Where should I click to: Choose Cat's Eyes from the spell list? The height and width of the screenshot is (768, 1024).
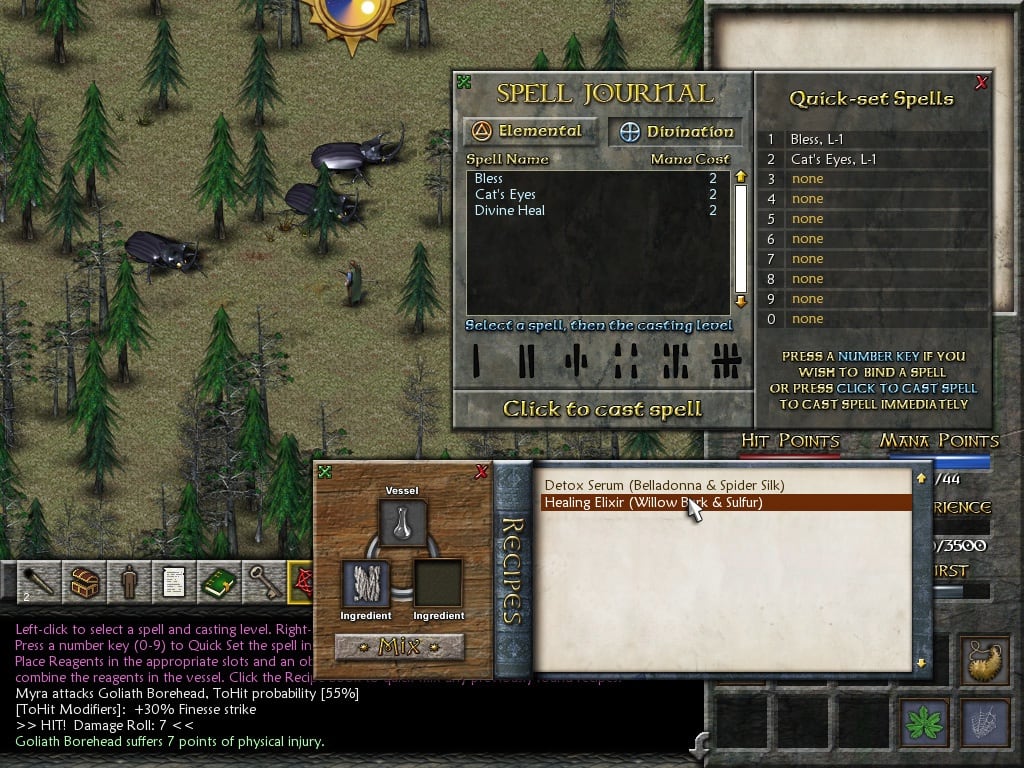click(x=505, y=194)
